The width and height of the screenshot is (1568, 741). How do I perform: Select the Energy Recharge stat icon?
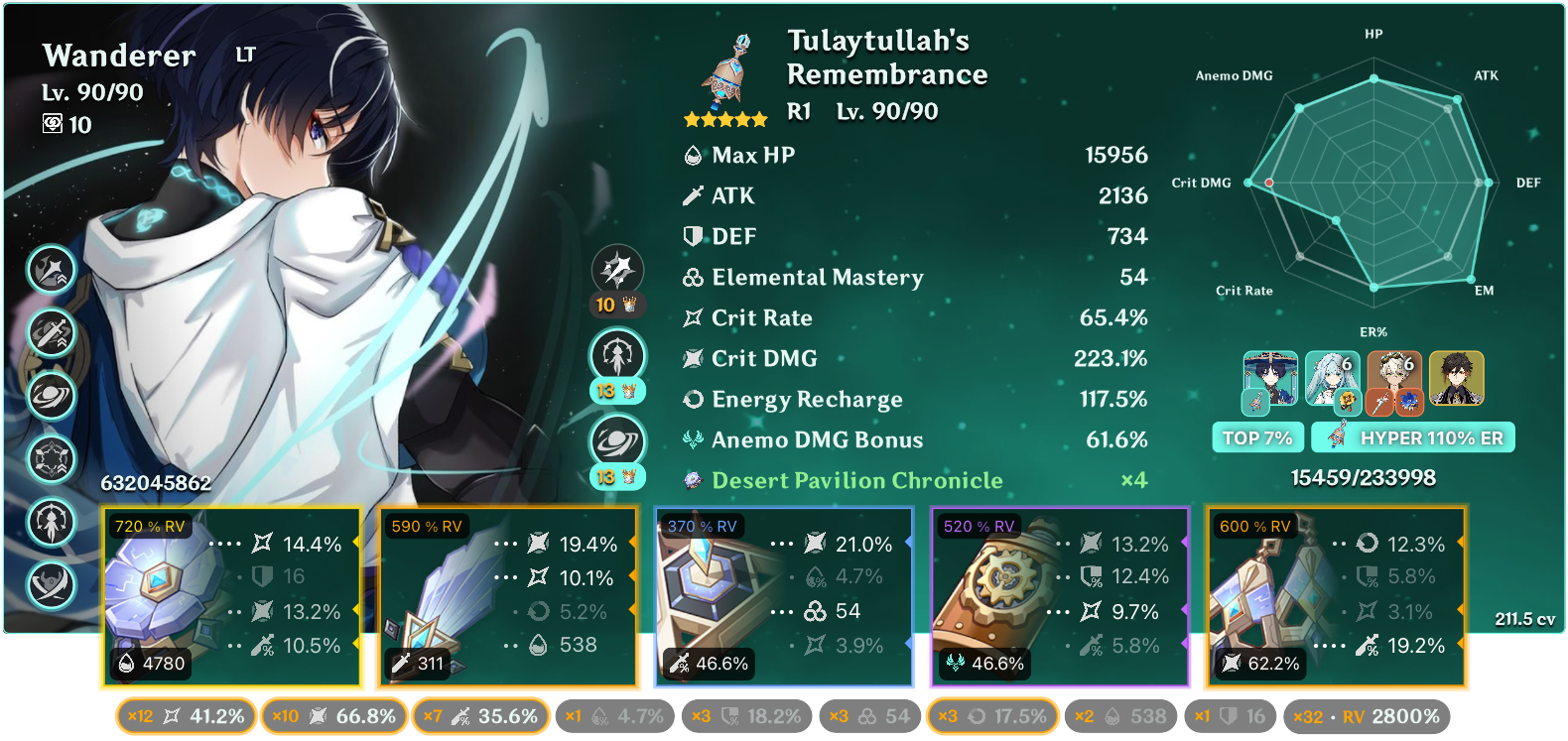pos(693,399)
